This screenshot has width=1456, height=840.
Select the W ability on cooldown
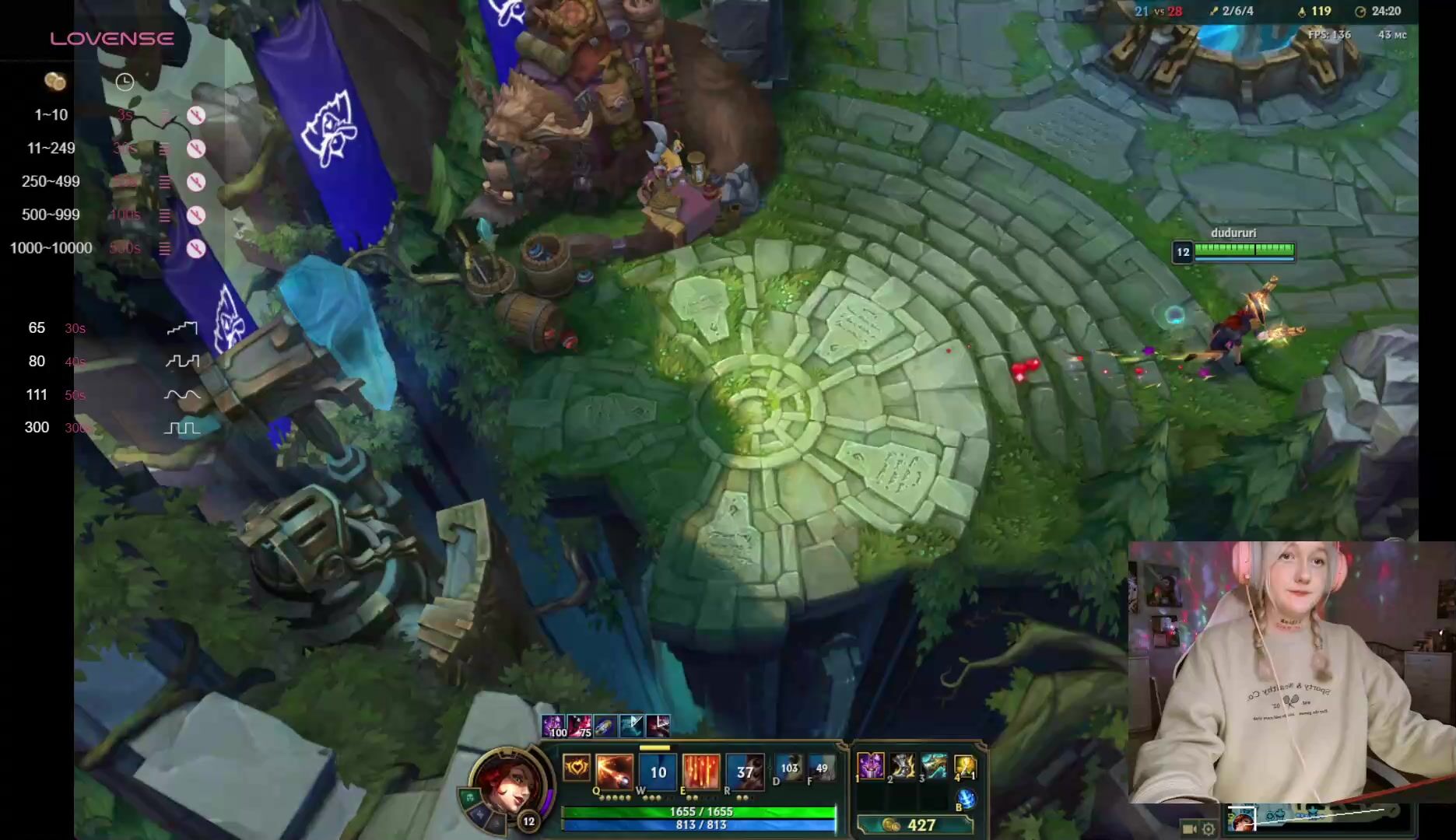click(658, 772)
